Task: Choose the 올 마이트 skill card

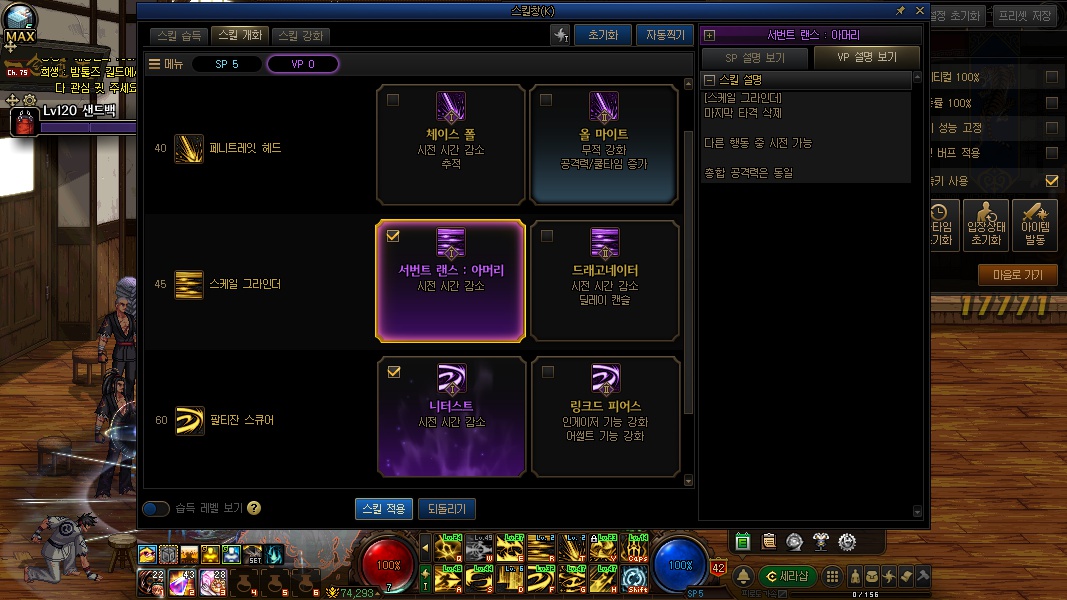Action: tap(604, 145)
